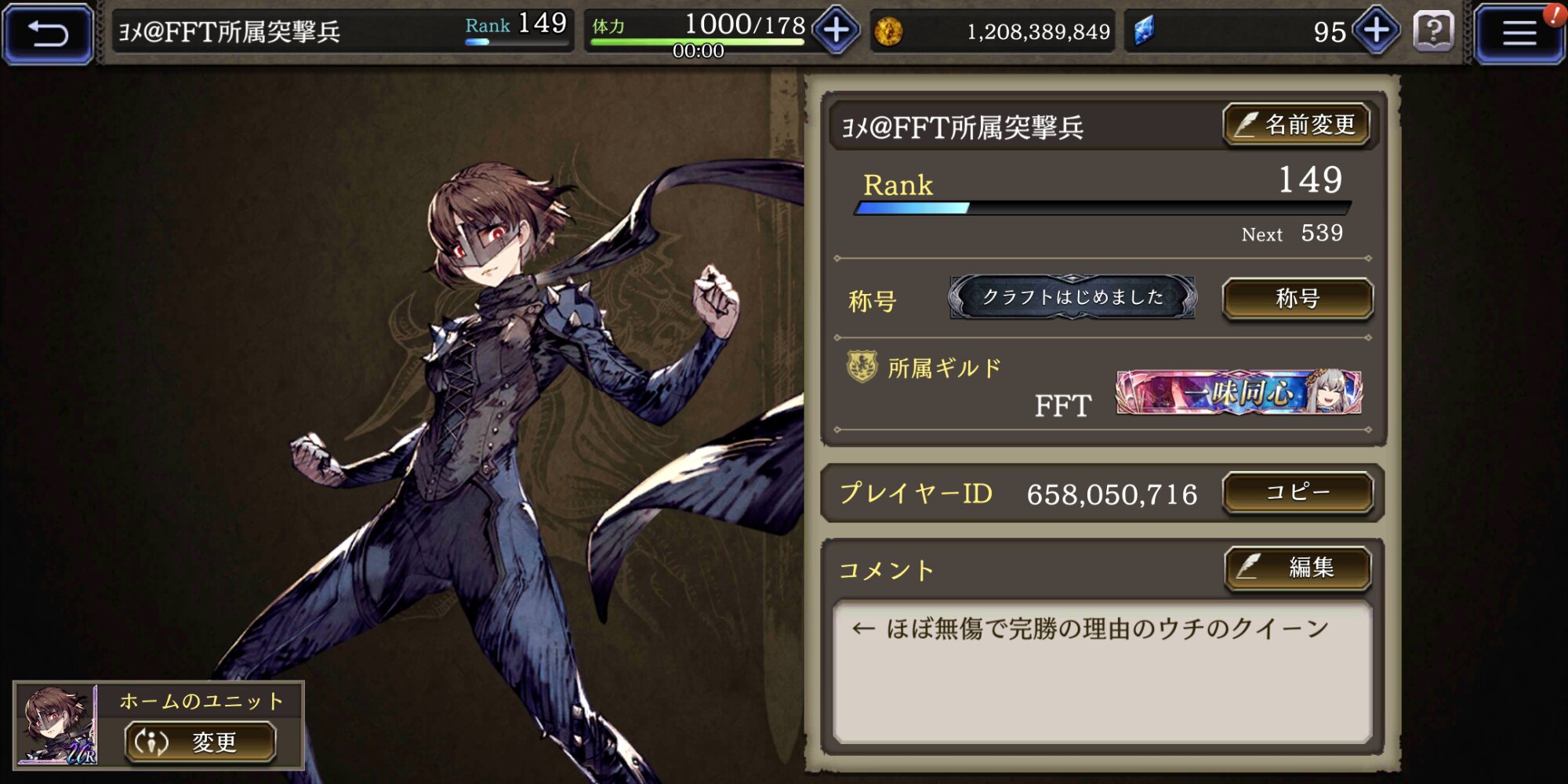Edit the comment with 編集 button
The height and width of the screenshot is (784, 1568).
tap(1298, 568)
